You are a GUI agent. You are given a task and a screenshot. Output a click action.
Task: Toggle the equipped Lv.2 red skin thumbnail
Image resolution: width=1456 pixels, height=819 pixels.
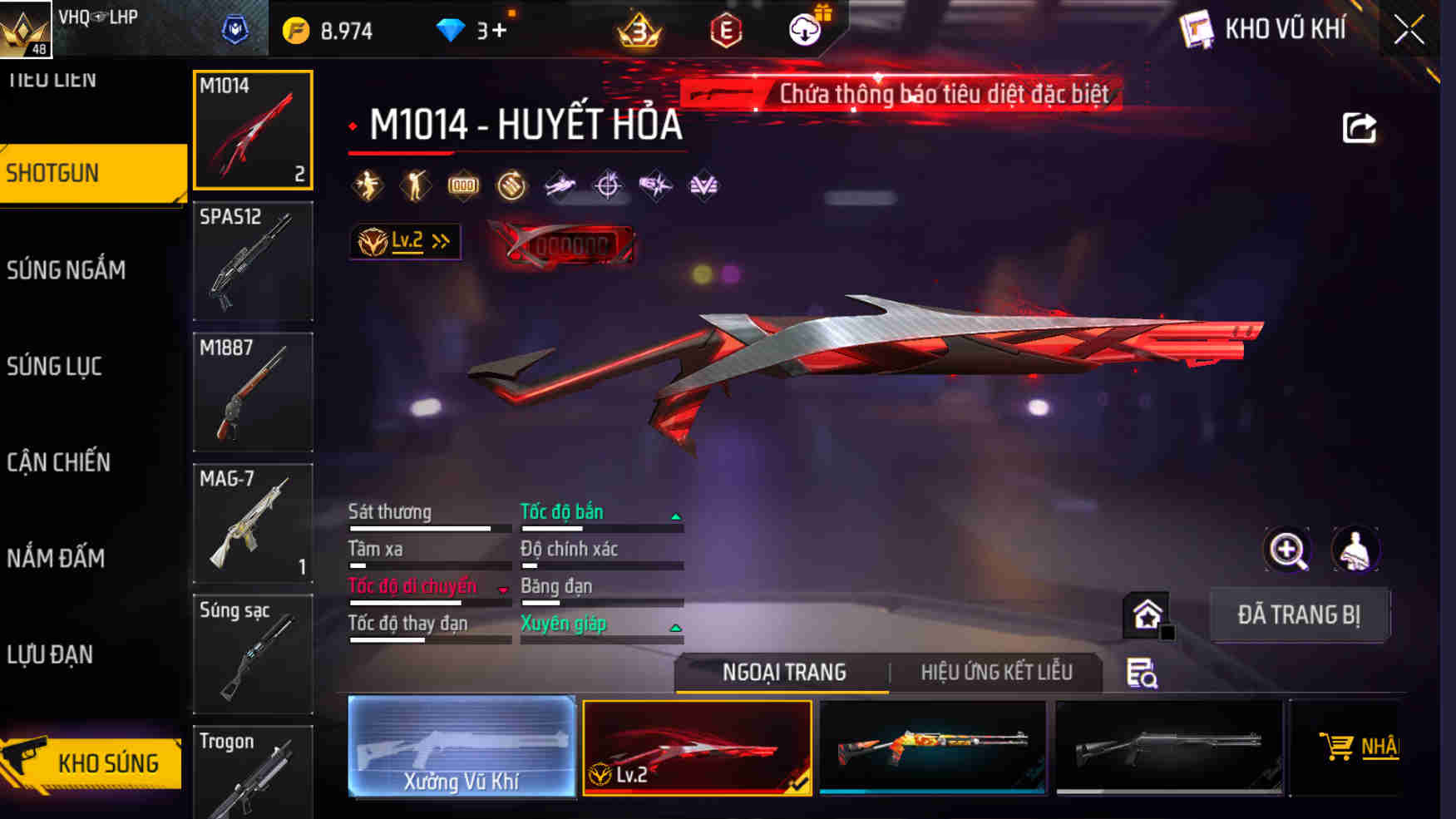pyautogui.click(x=699, y=747)
